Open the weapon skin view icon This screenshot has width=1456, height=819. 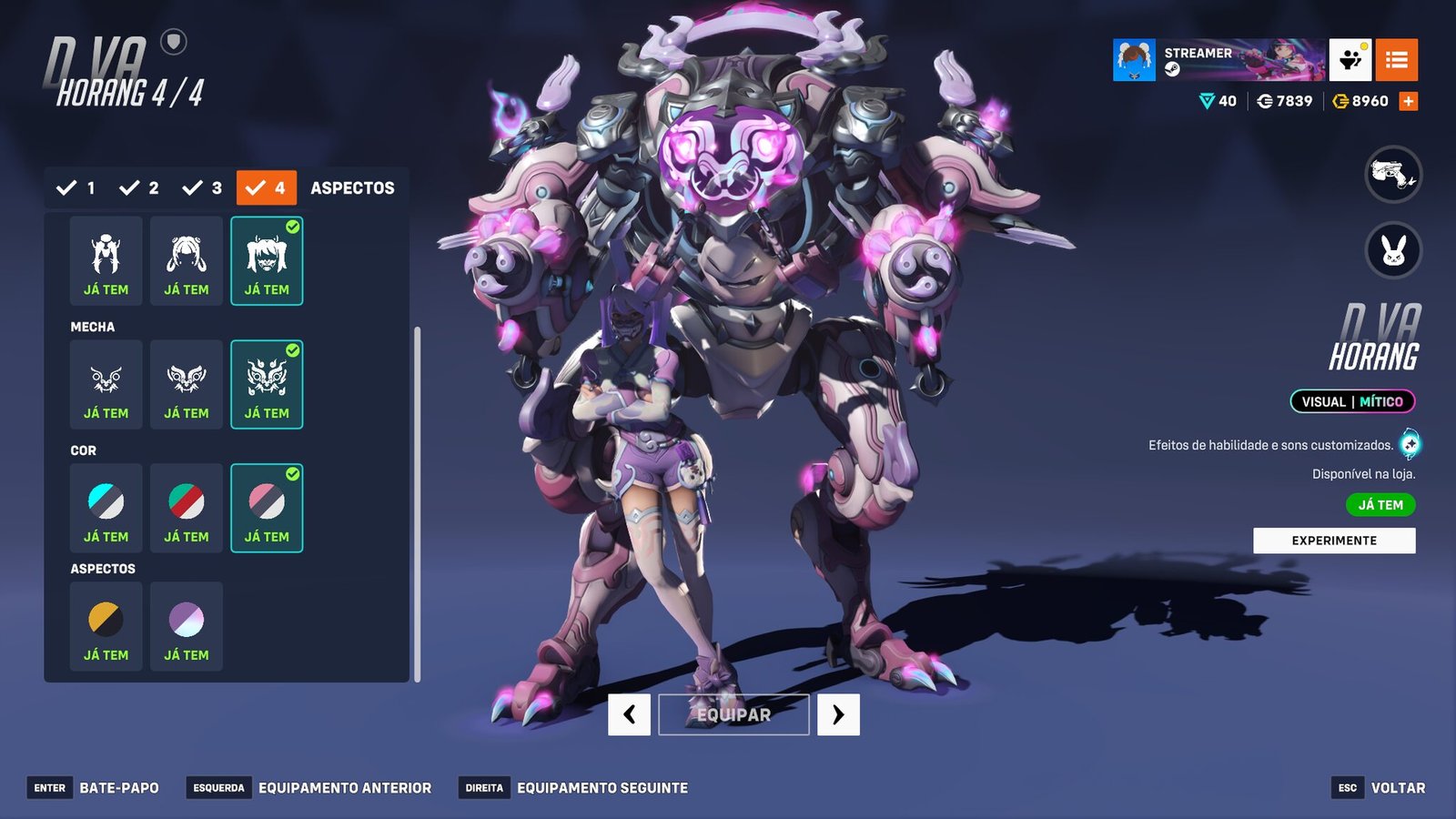click(x=1393, y=174)
